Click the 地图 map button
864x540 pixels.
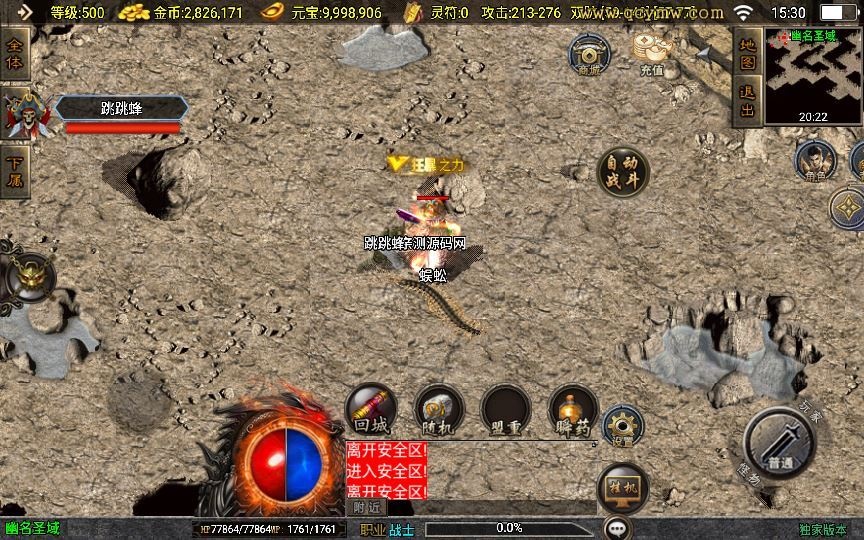pyautogui.click(x=747, y=53)
